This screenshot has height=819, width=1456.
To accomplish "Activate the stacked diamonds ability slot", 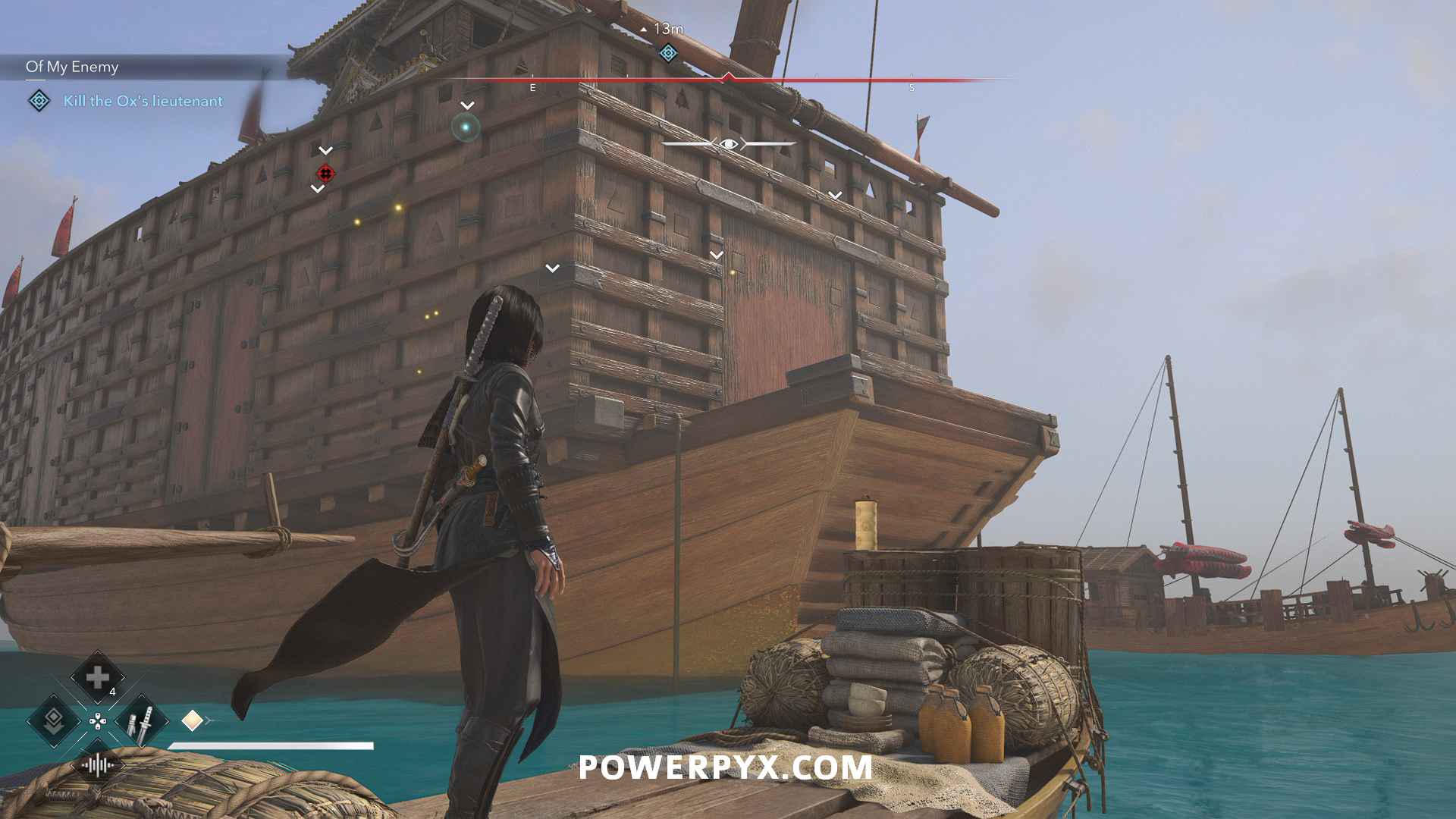I will pyautogui.click(x=53, y=721).
